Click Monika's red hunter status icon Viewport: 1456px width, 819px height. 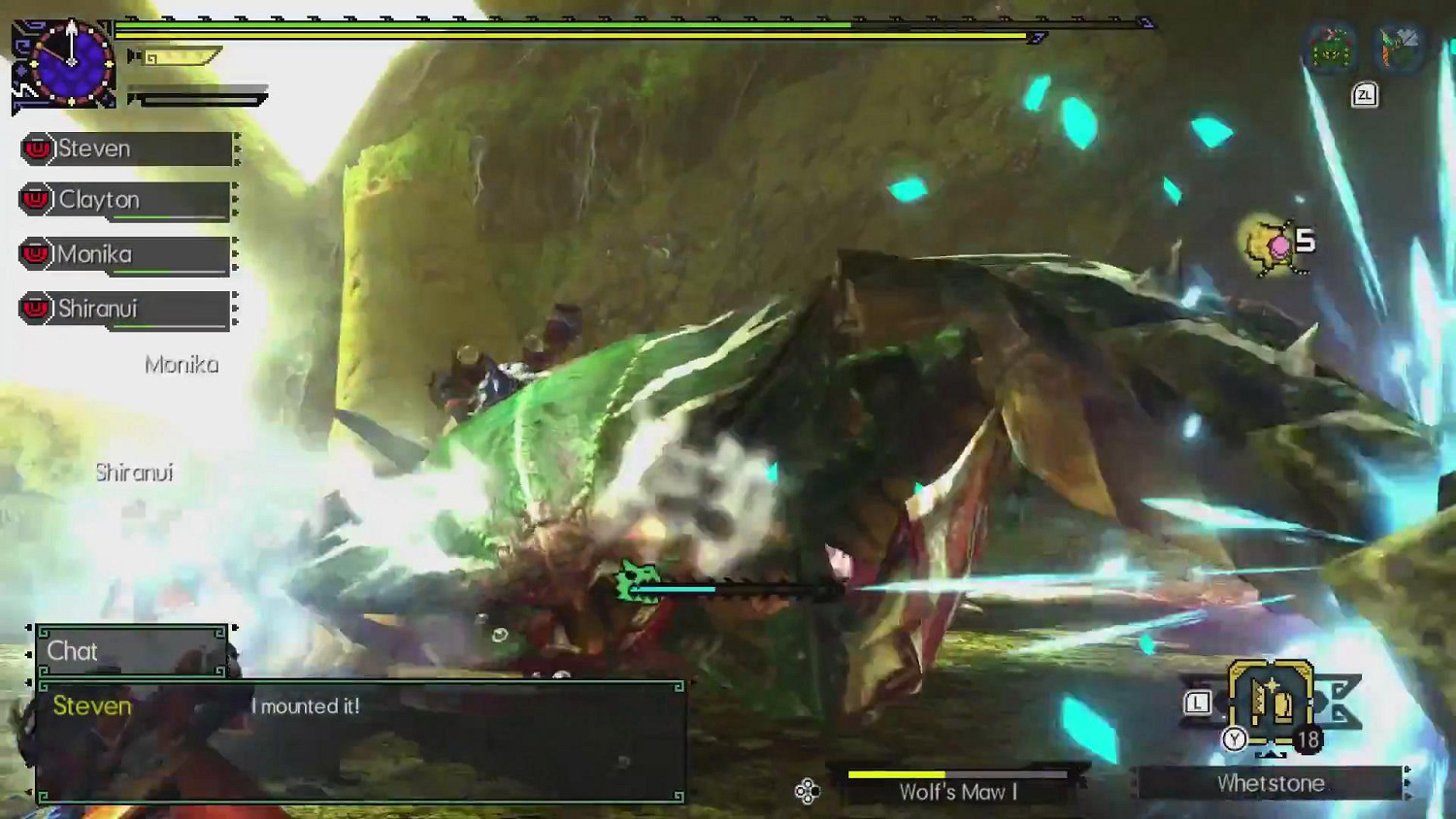coord(35,255)
